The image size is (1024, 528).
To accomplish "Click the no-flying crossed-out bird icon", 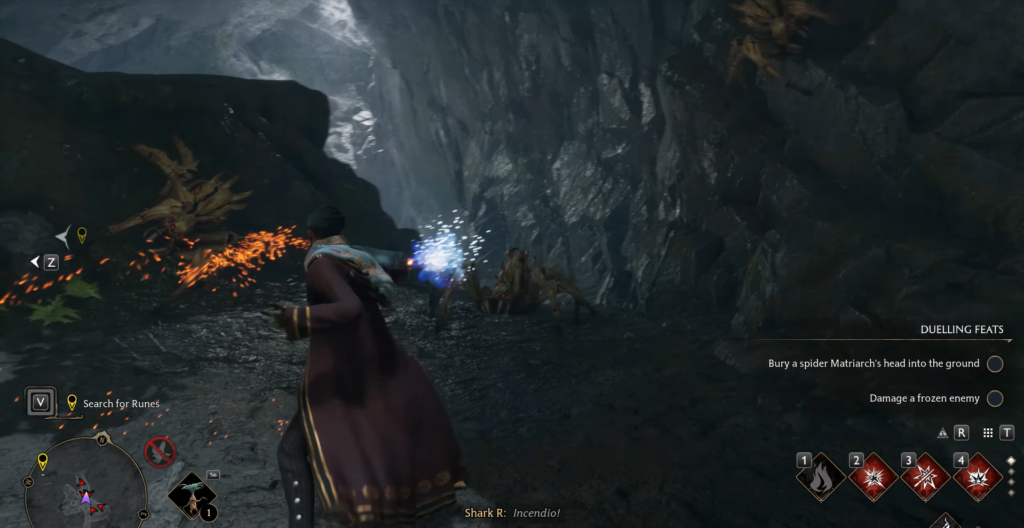I will [x=159, y=453].
